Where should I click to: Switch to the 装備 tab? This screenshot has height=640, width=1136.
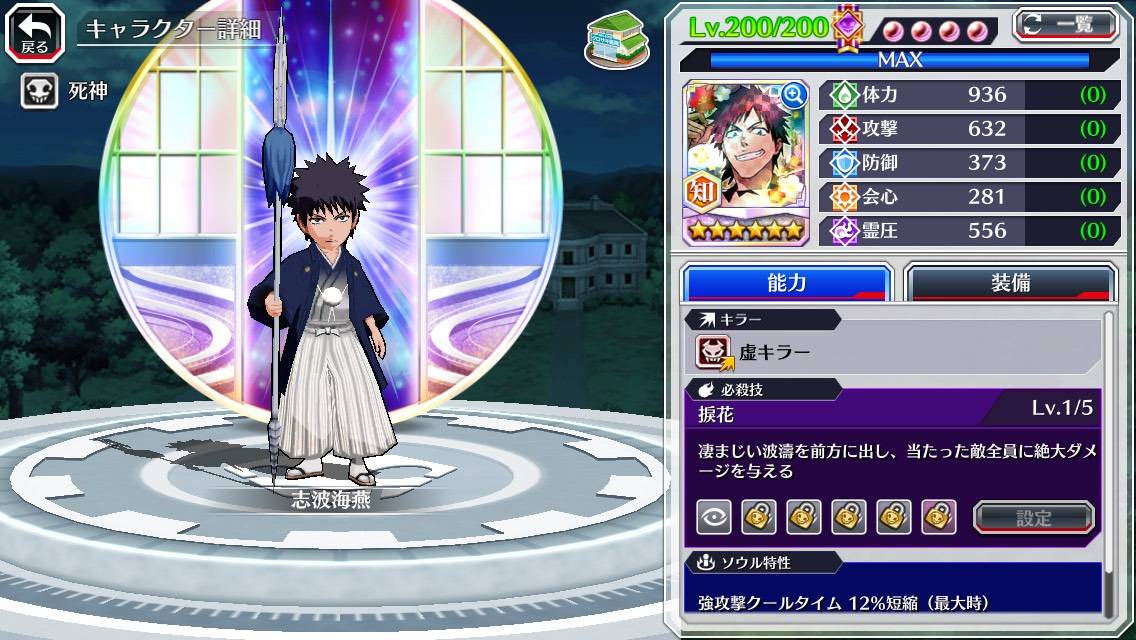click(x=1010, y=283)
